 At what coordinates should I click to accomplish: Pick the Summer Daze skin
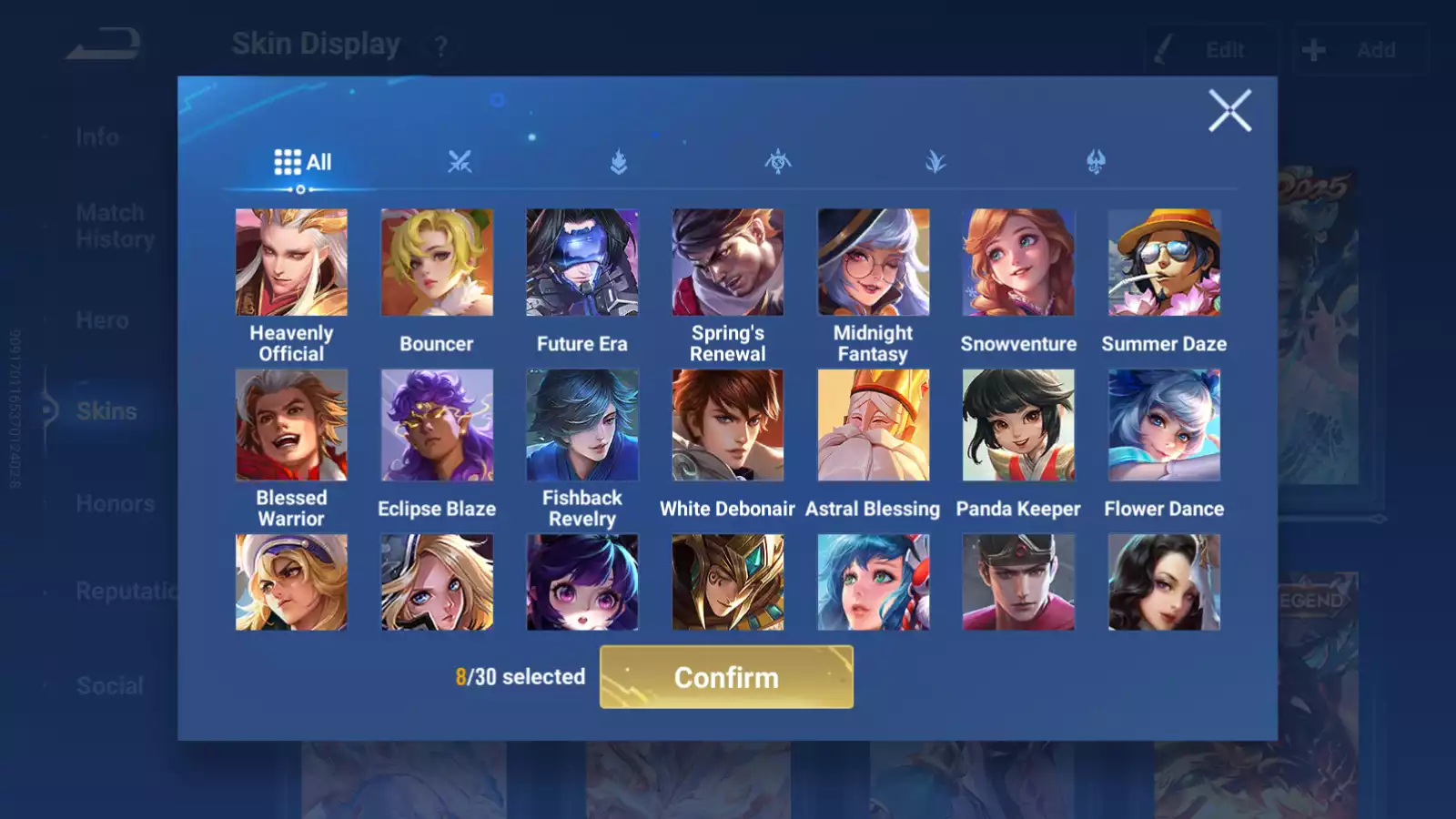point(1164,263)
